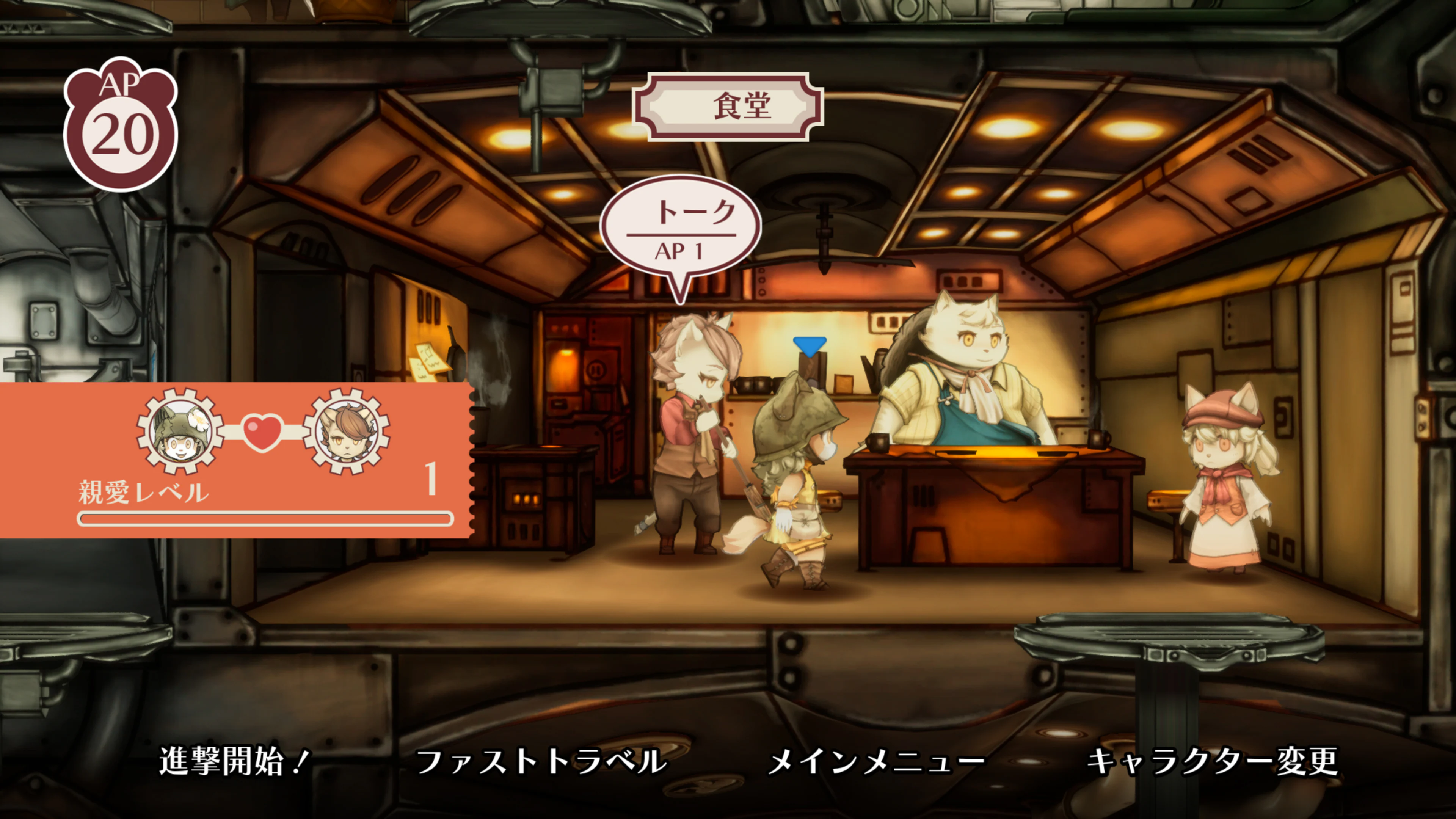
Task: Click the 食堂 location signboard
Action: click(x=728, y=106)
